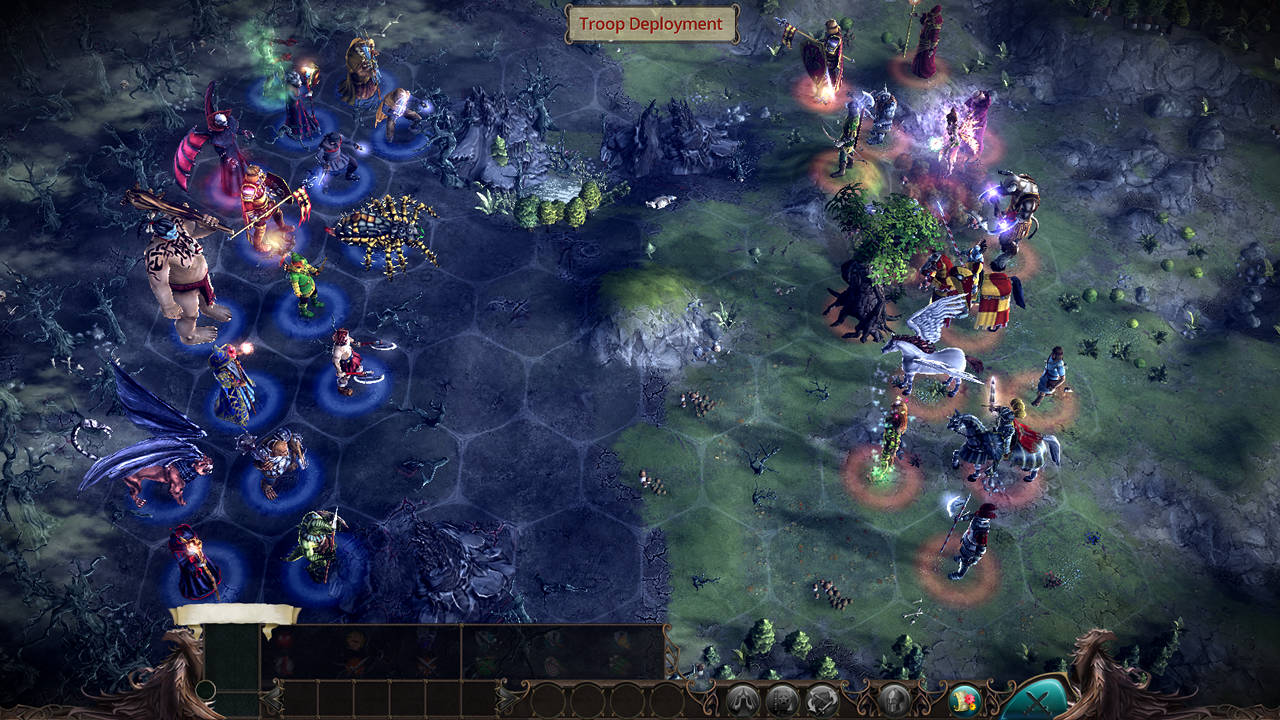Click the grey crossed weapons round button
Image resolution: width=1280 pixels, height=720 pixels.
(x=822, y=699)
